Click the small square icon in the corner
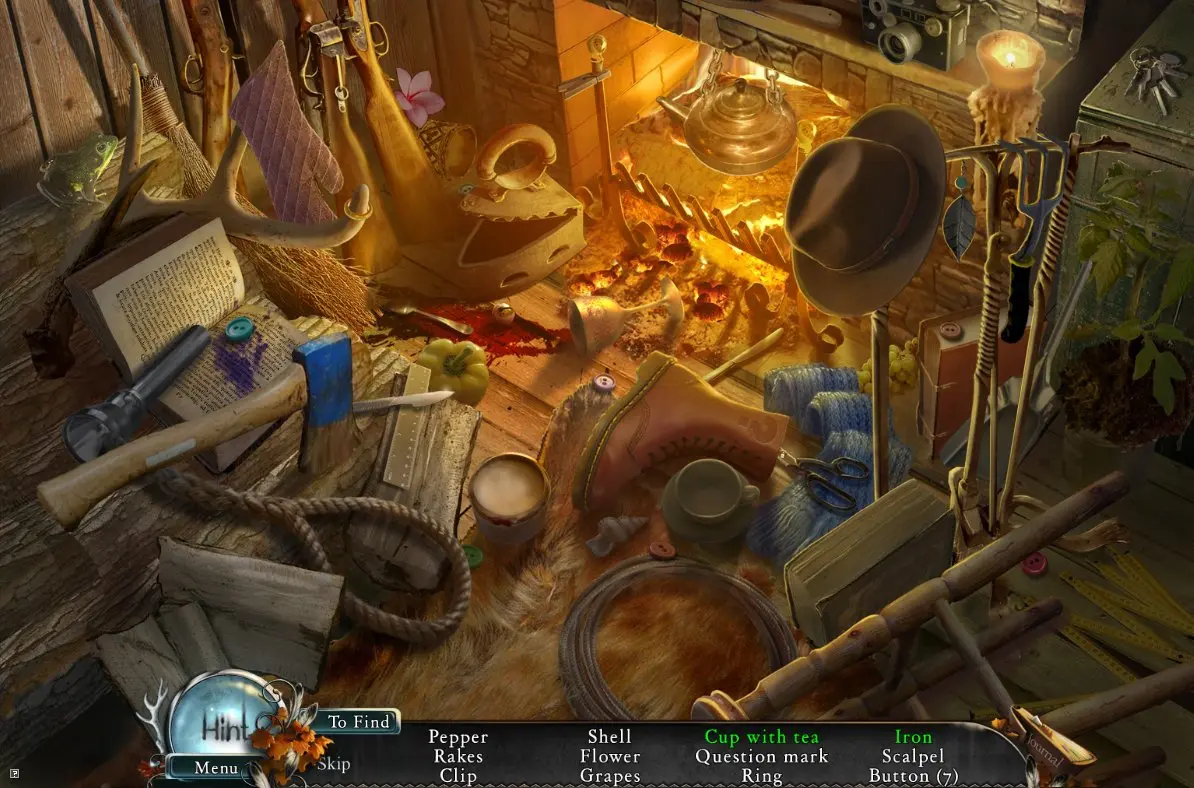1194x788 pixels. pos(14,772)
